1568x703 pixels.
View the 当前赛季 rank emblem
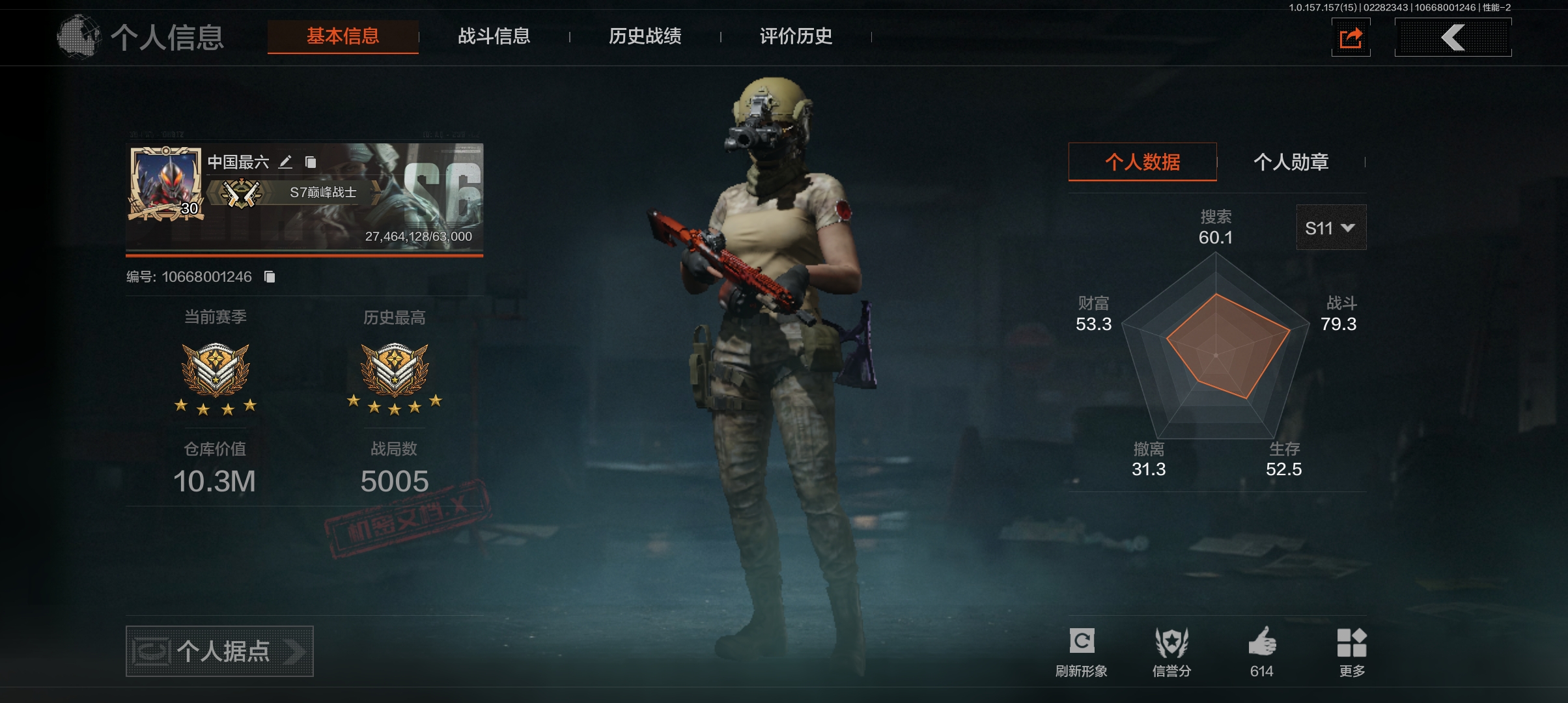[x=215, y=370]
